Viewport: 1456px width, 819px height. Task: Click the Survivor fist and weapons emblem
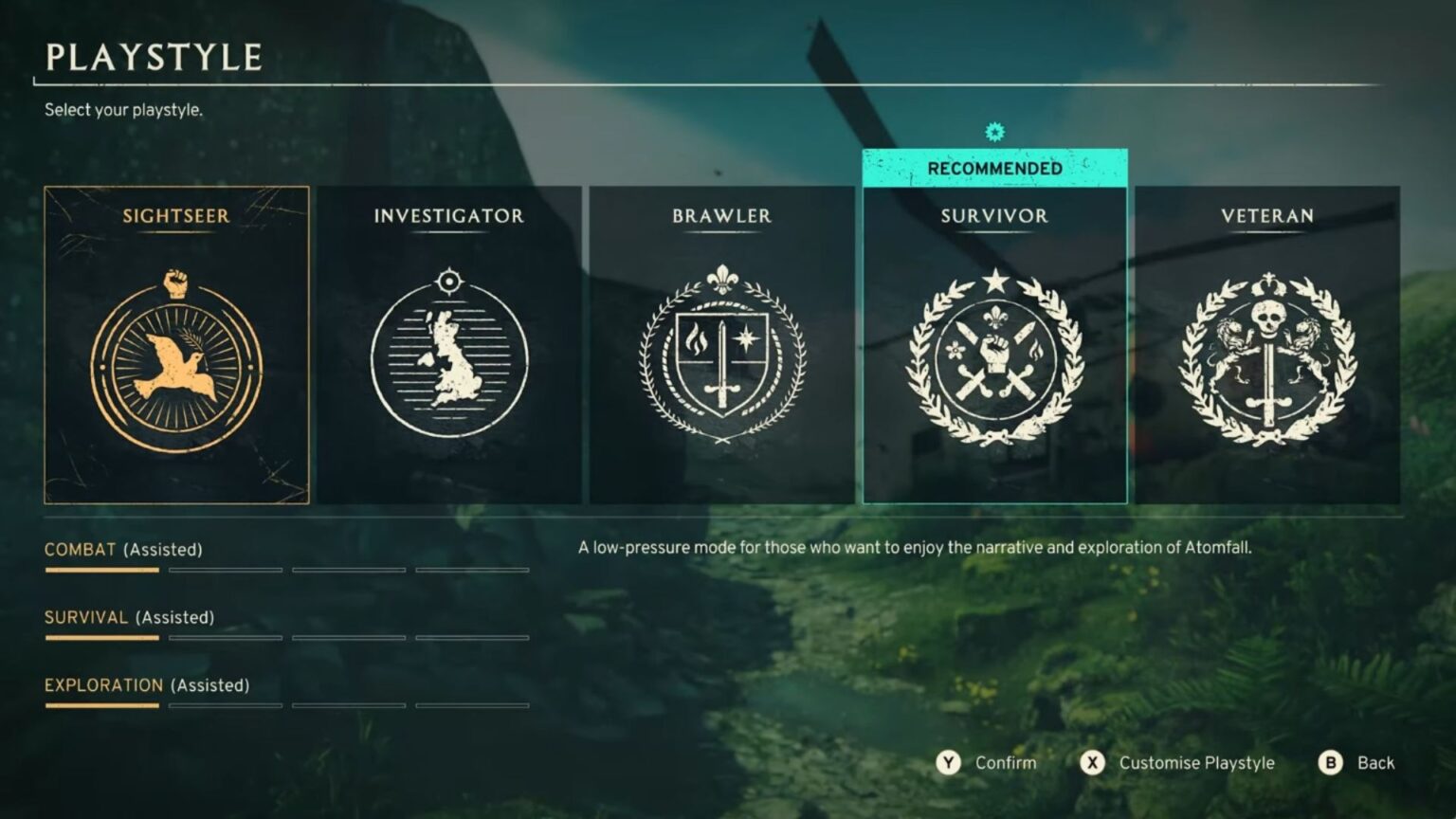[x=993, y=357]
